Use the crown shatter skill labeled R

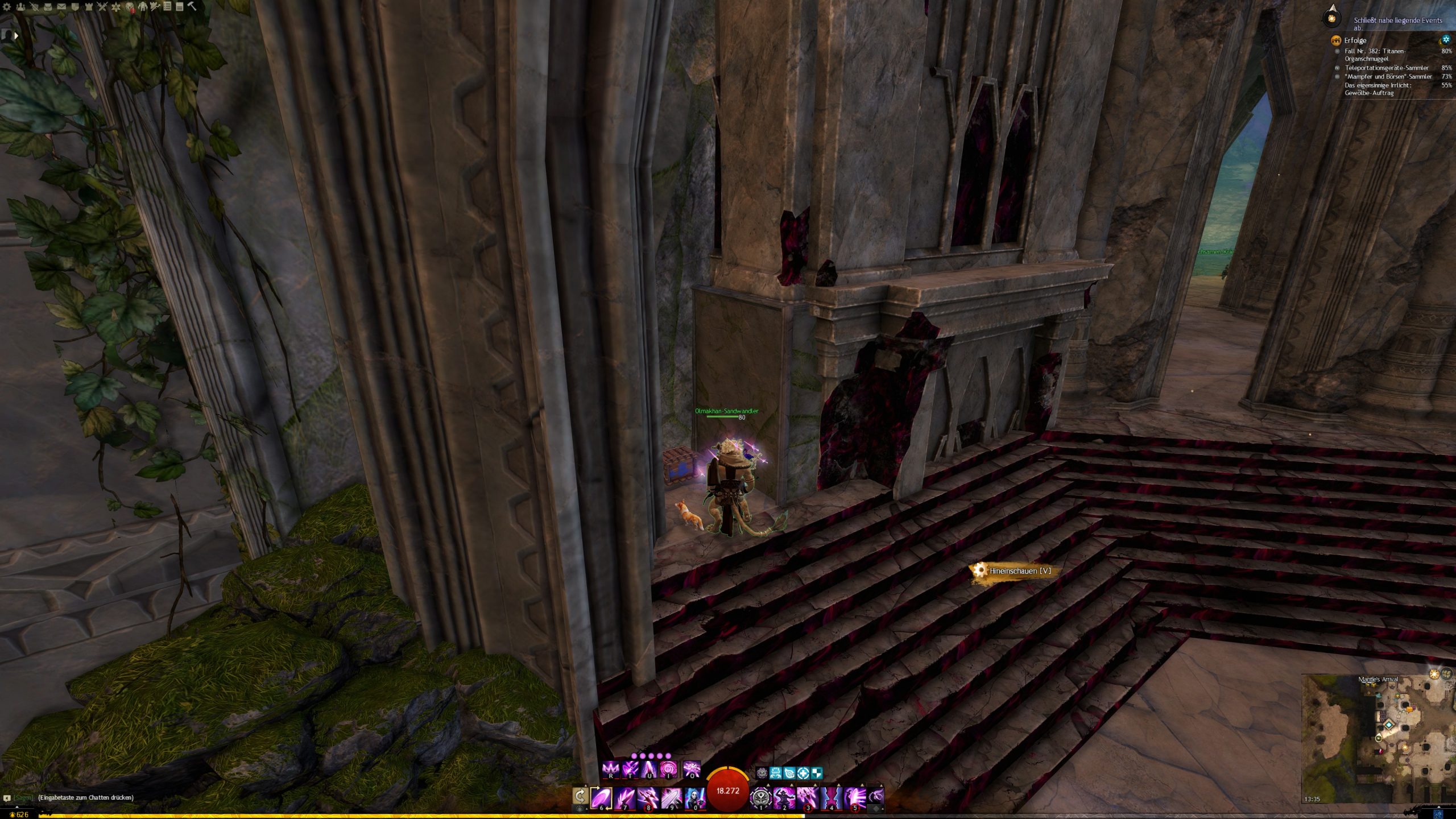611,770
